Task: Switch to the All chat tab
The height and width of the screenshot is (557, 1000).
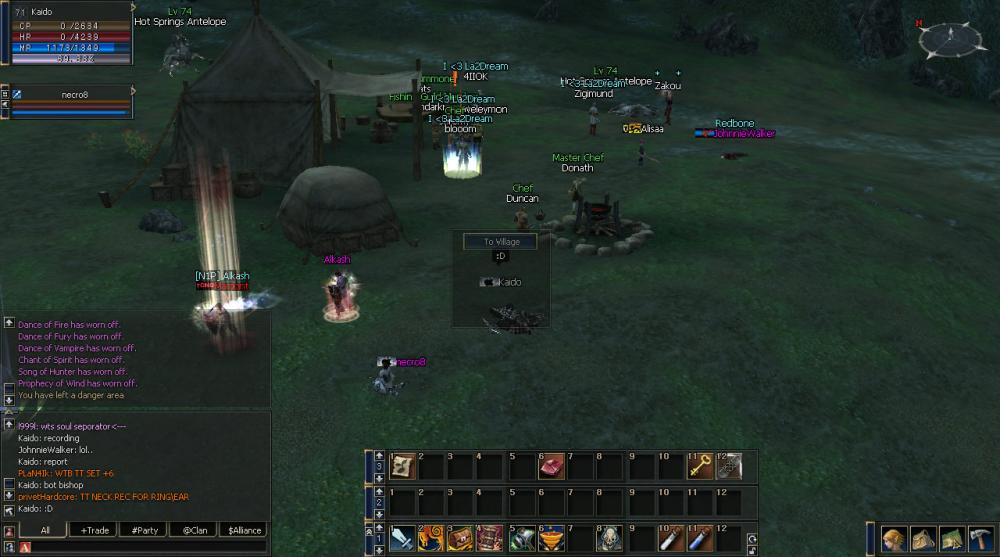Action: (44, 530)
